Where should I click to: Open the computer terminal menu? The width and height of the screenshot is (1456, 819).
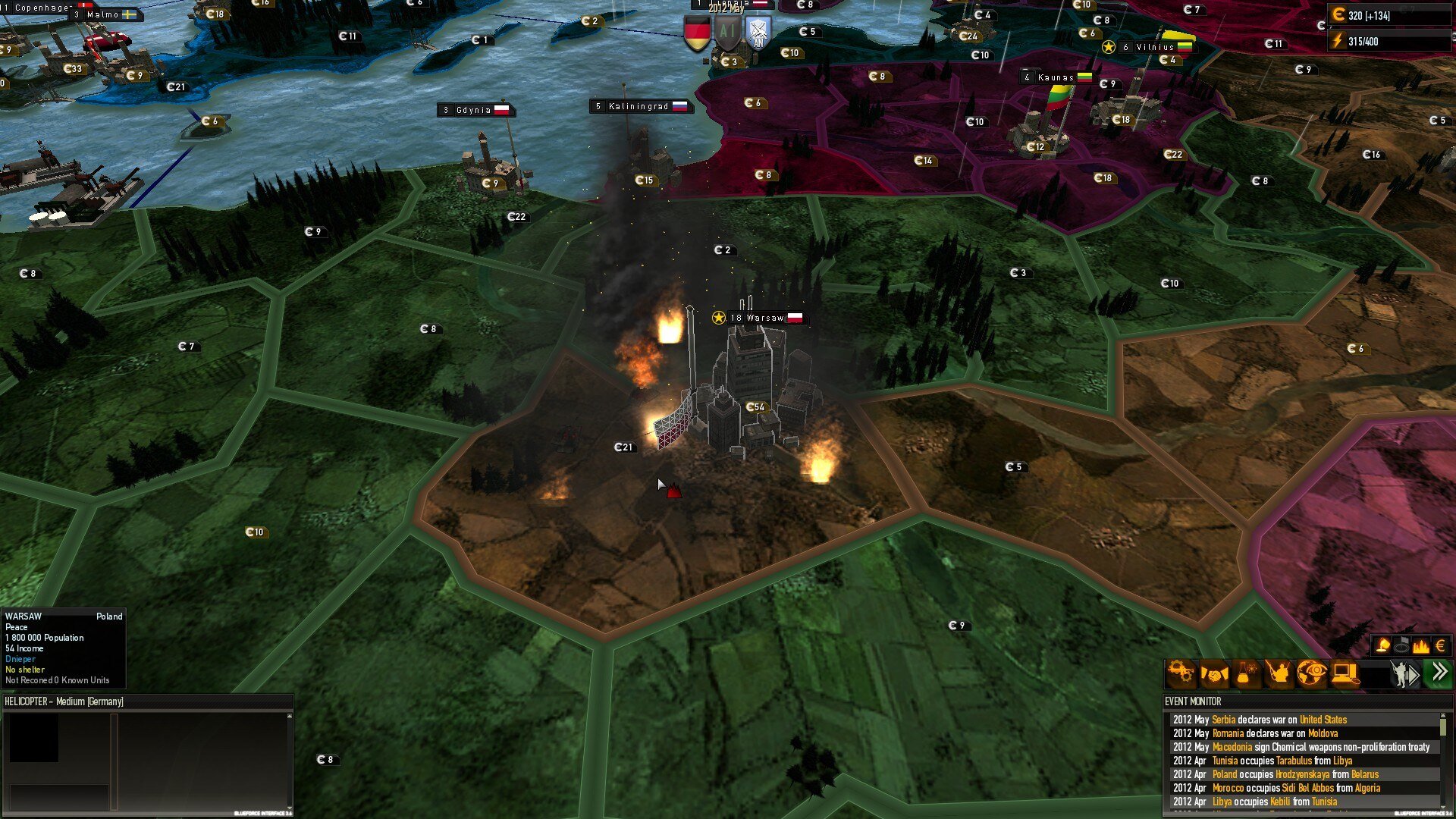(1345, 673)
